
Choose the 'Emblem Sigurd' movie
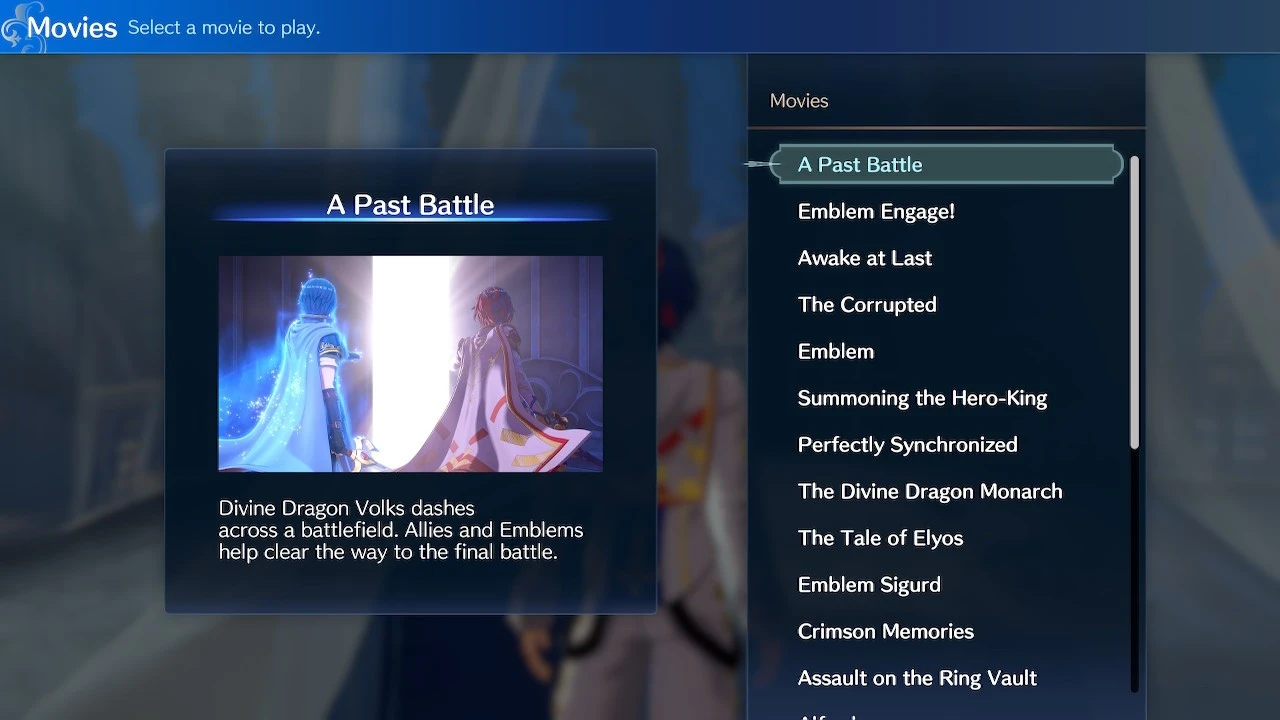point(869,584)
